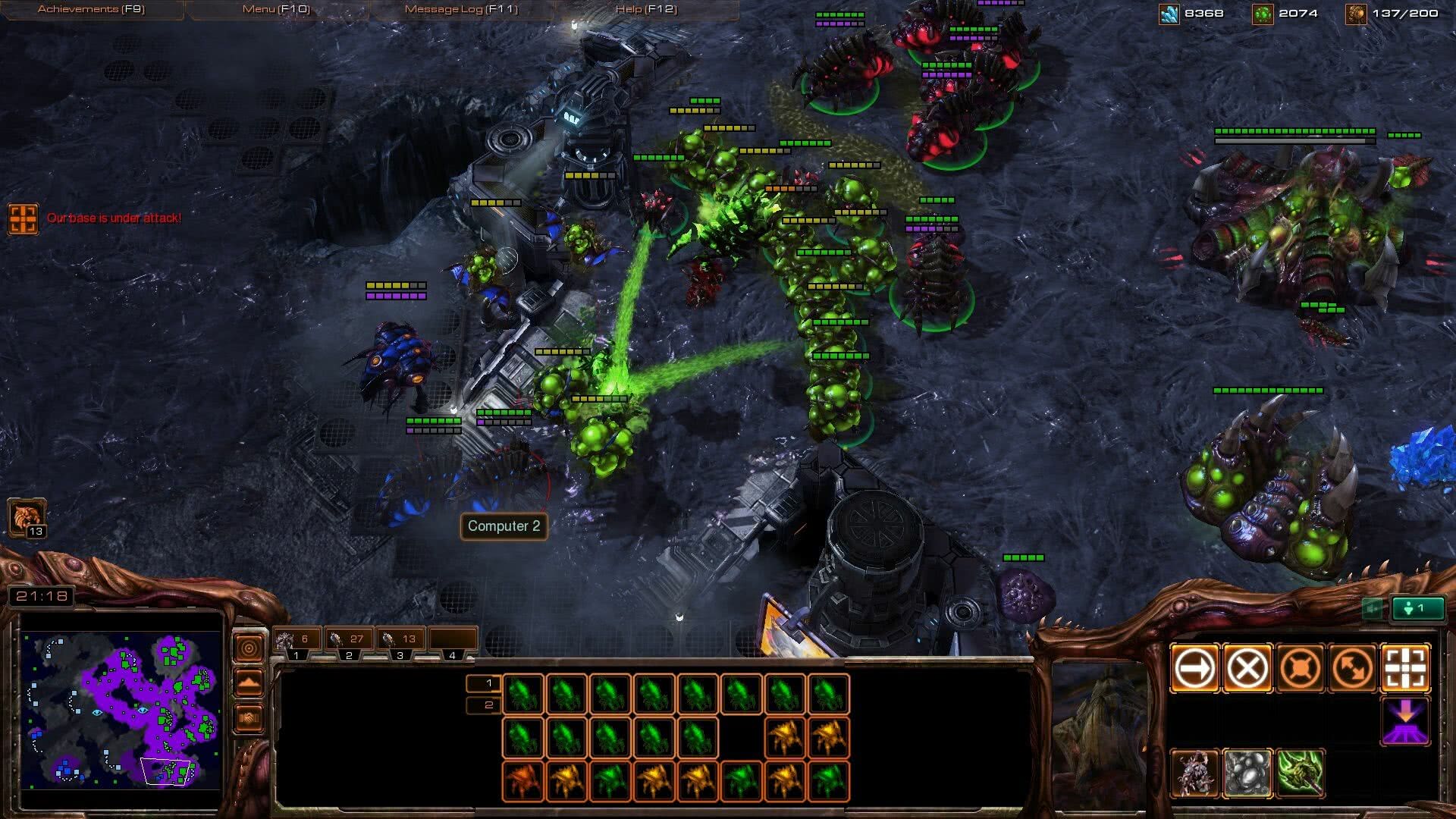The height and width of the screenshot is (819, 1456).
Task: Open the Achievements panel
Action: pos(91,9)
